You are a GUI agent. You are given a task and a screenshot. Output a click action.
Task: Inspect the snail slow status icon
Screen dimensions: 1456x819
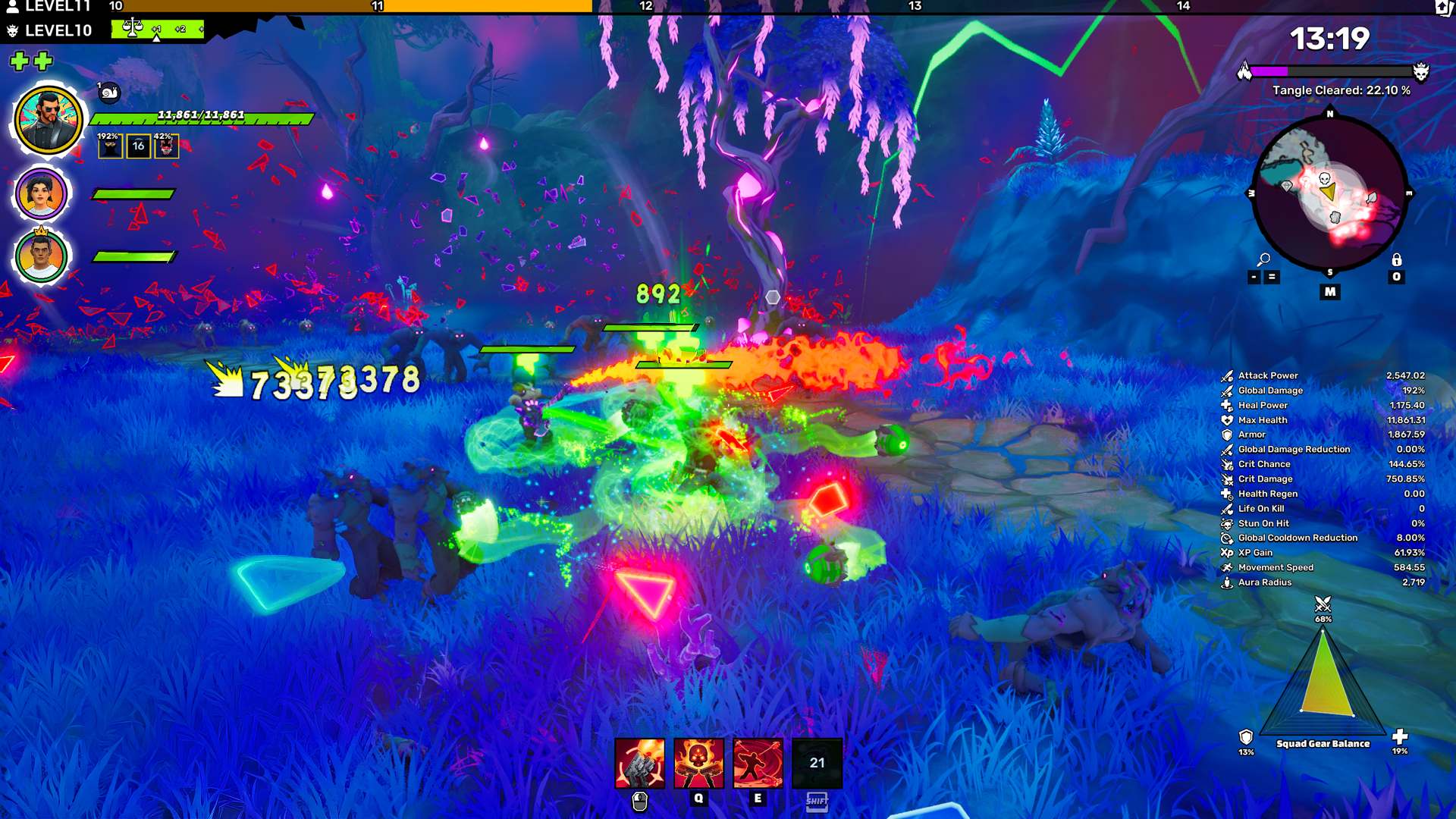109,93
